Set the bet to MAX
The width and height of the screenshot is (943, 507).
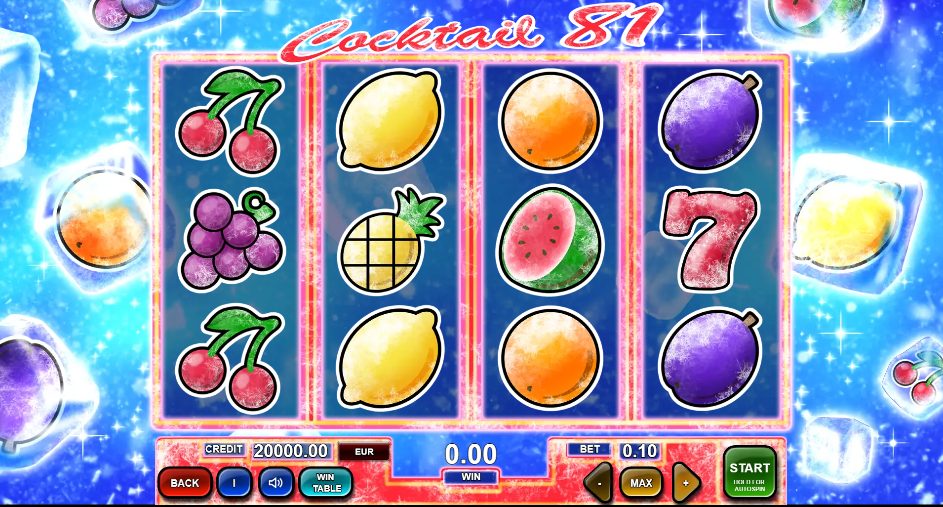641,483
